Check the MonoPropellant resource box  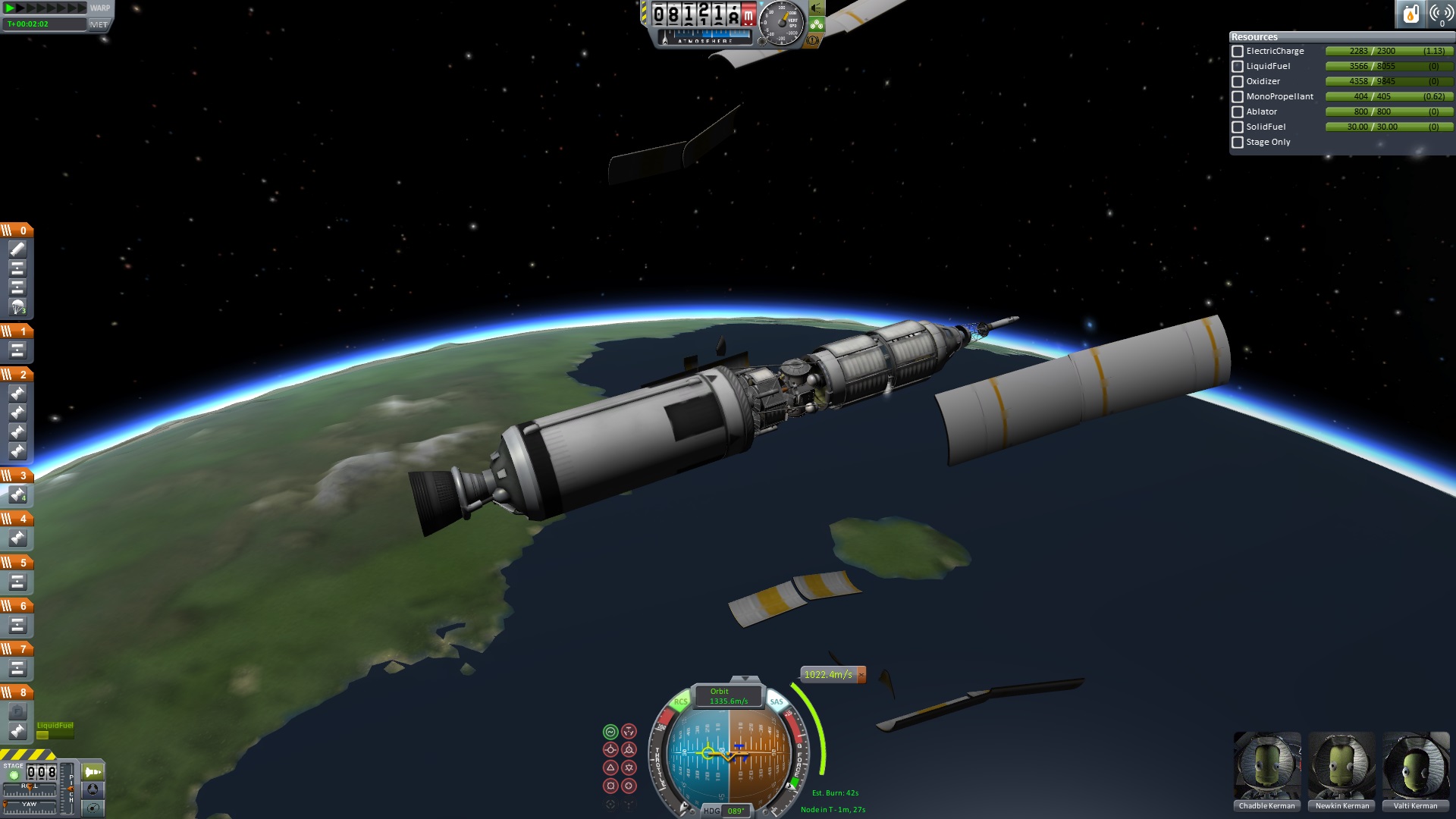[x=1238, y=97]
